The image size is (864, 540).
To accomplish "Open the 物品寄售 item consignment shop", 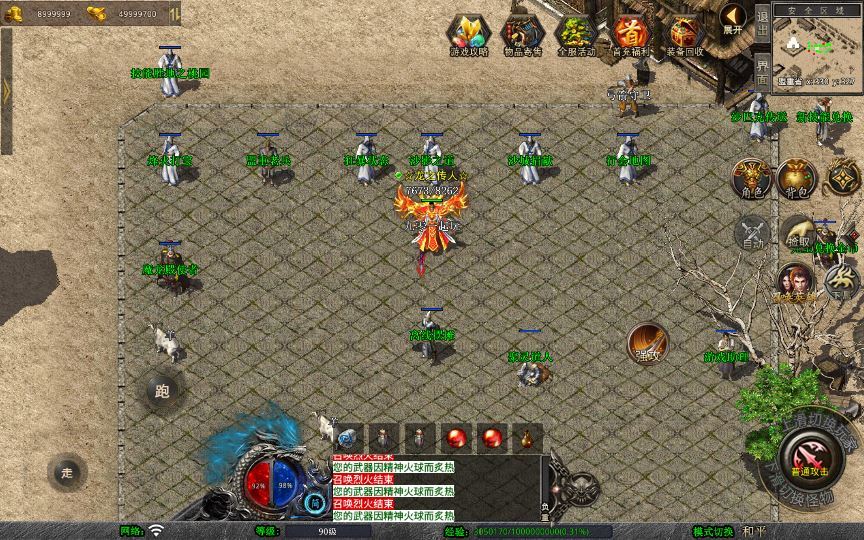I will [522, 35].
